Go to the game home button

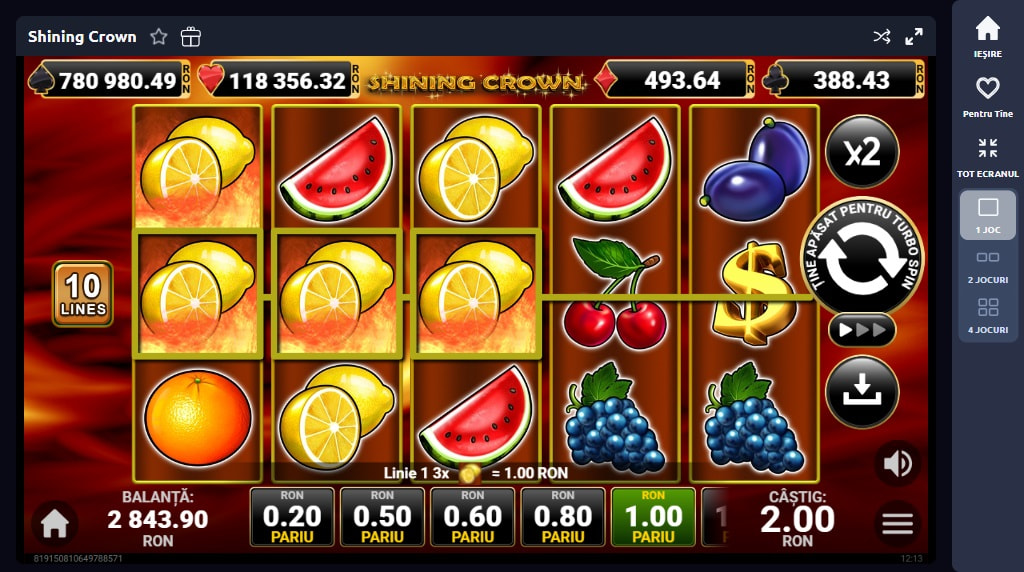point(54,523)
